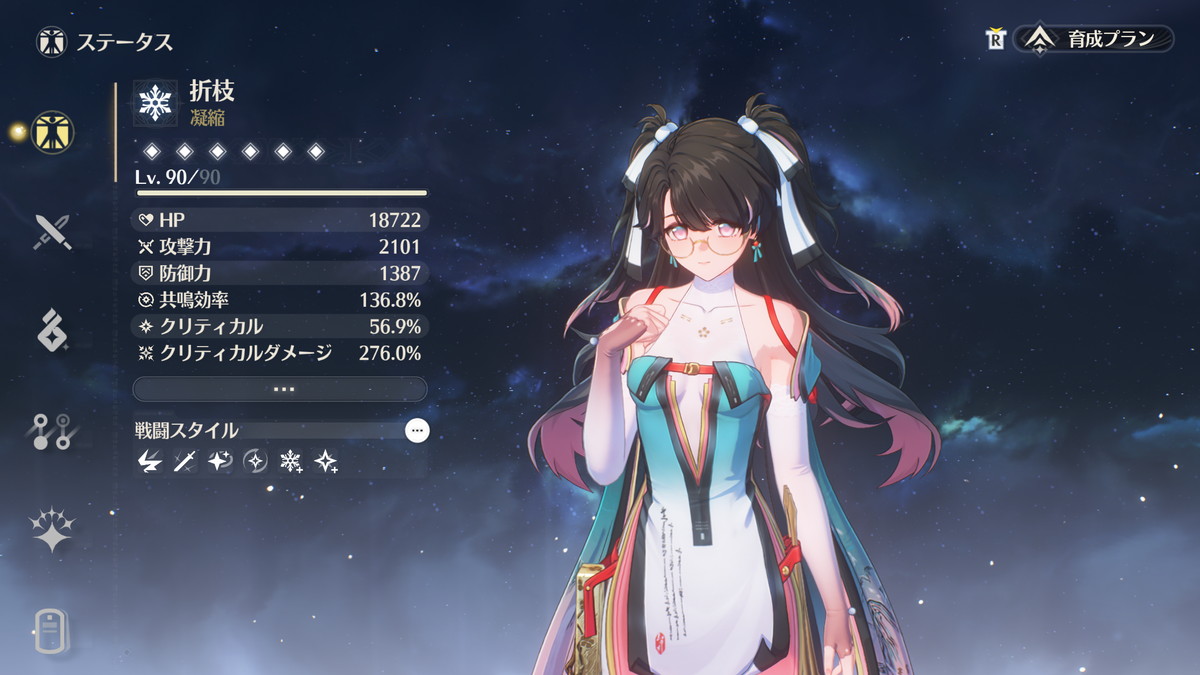The width and height of the screenshot is (1200, 675).
Task: Expand the full stats list bar
Action: (x=280, y=389)
